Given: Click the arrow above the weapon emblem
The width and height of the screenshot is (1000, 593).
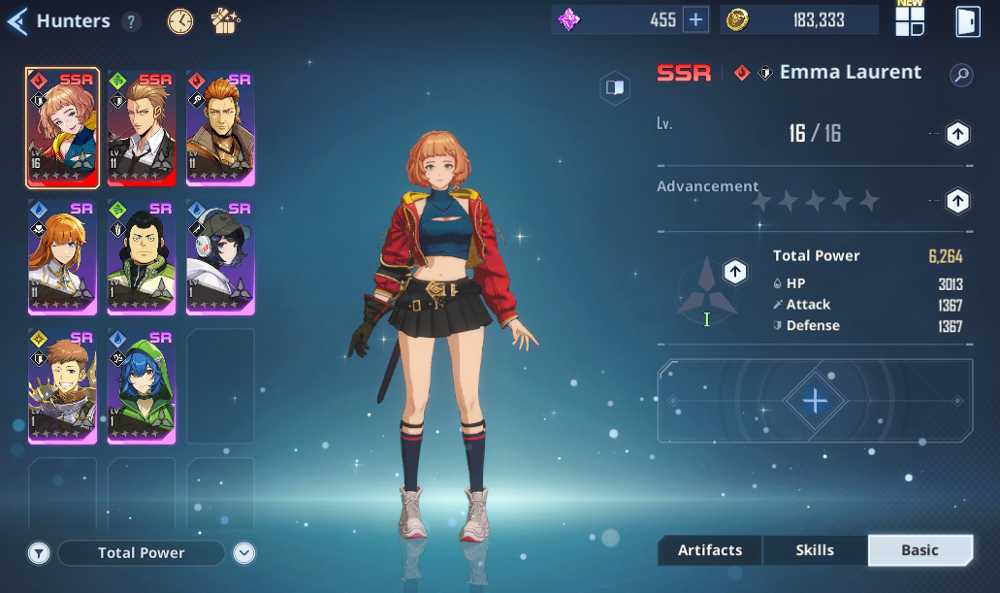Looking at the screenshot, I should [x=735, y=271].
